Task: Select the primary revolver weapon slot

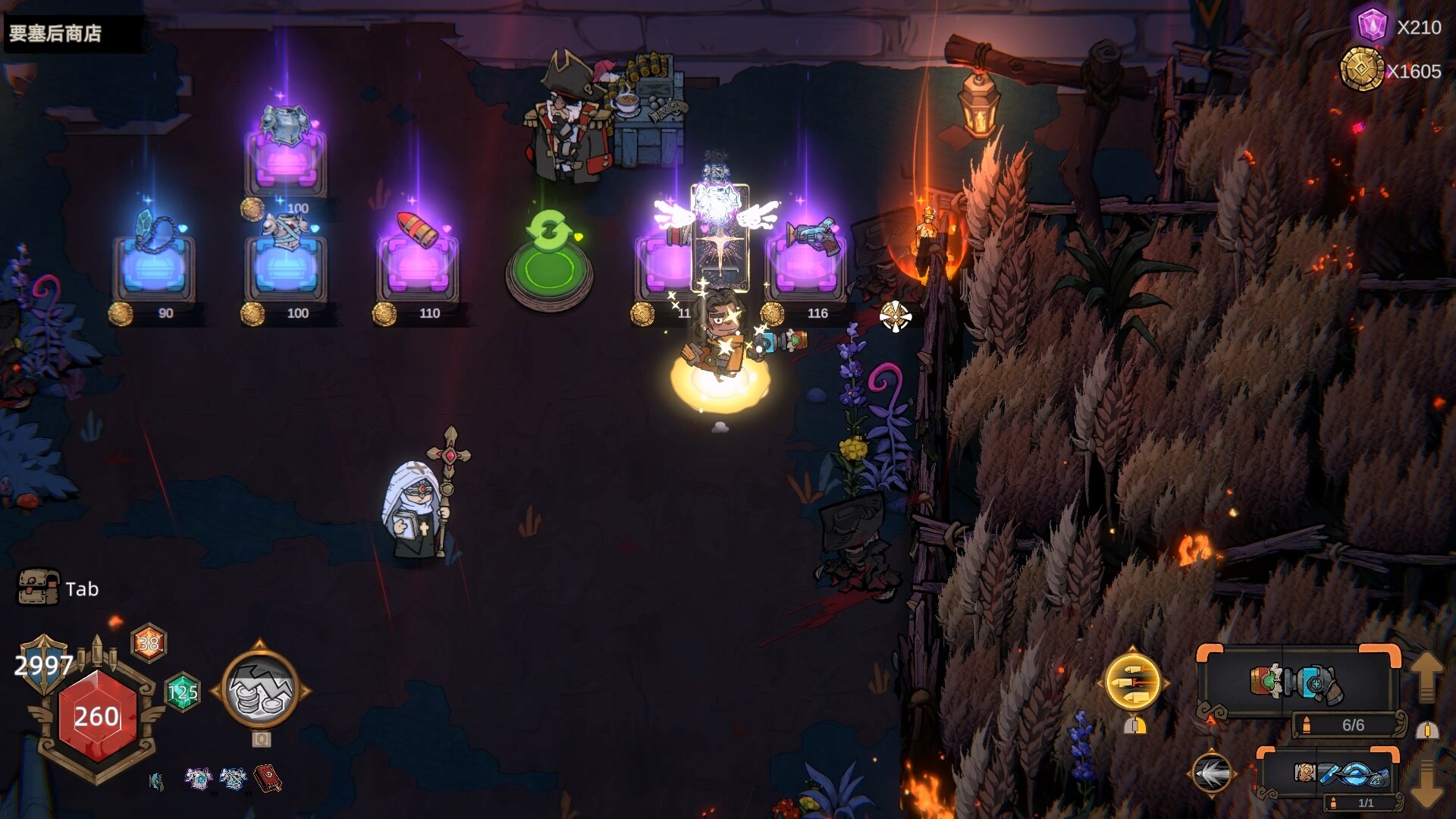Action: [1297, 682]
